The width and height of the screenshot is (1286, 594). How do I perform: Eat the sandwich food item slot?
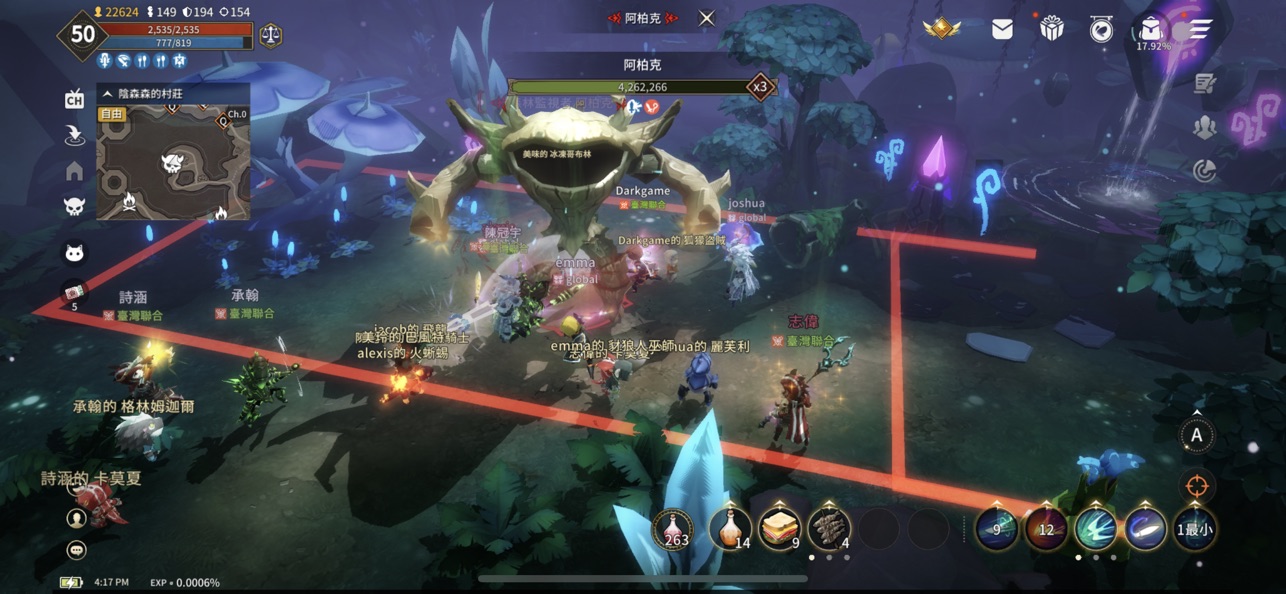(x=780, y=529)
